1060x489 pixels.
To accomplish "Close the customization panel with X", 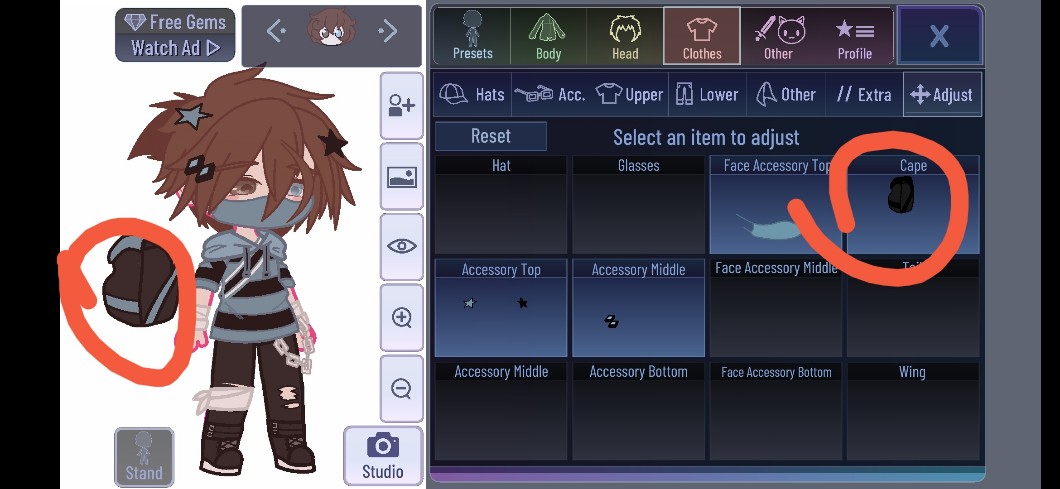I will (x=939, y=37).
